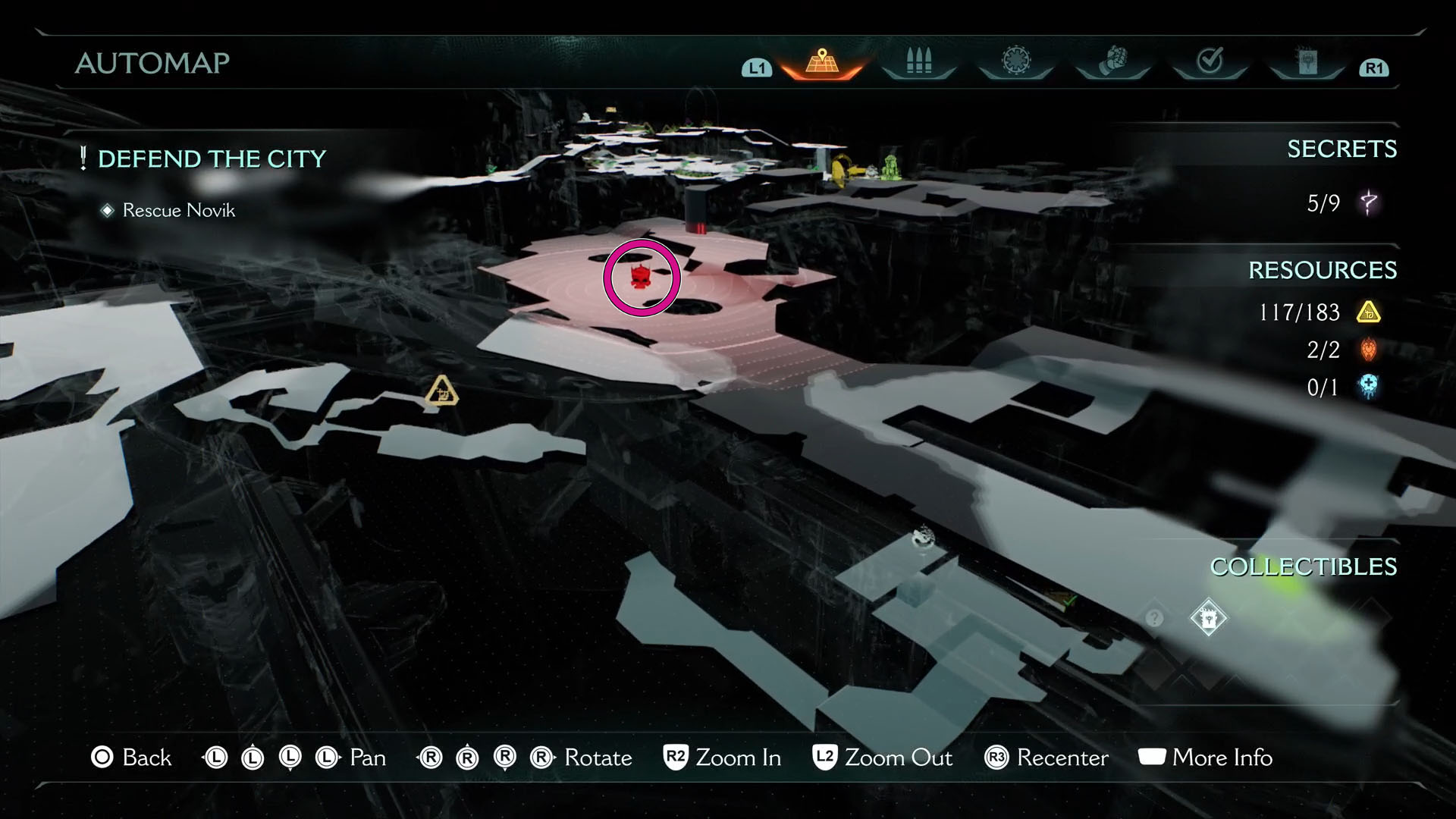Viewport: 1456px width, 819px height.
Task: Click the faded question mark collectible diamond
Action: (1154, 618)
